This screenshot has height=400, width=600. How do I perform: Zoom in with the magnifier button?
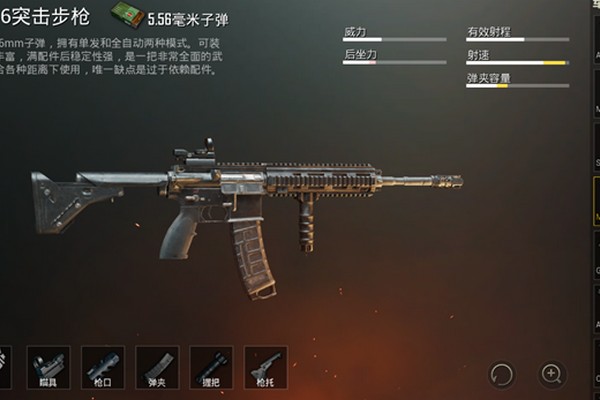[x=552, y=374]
